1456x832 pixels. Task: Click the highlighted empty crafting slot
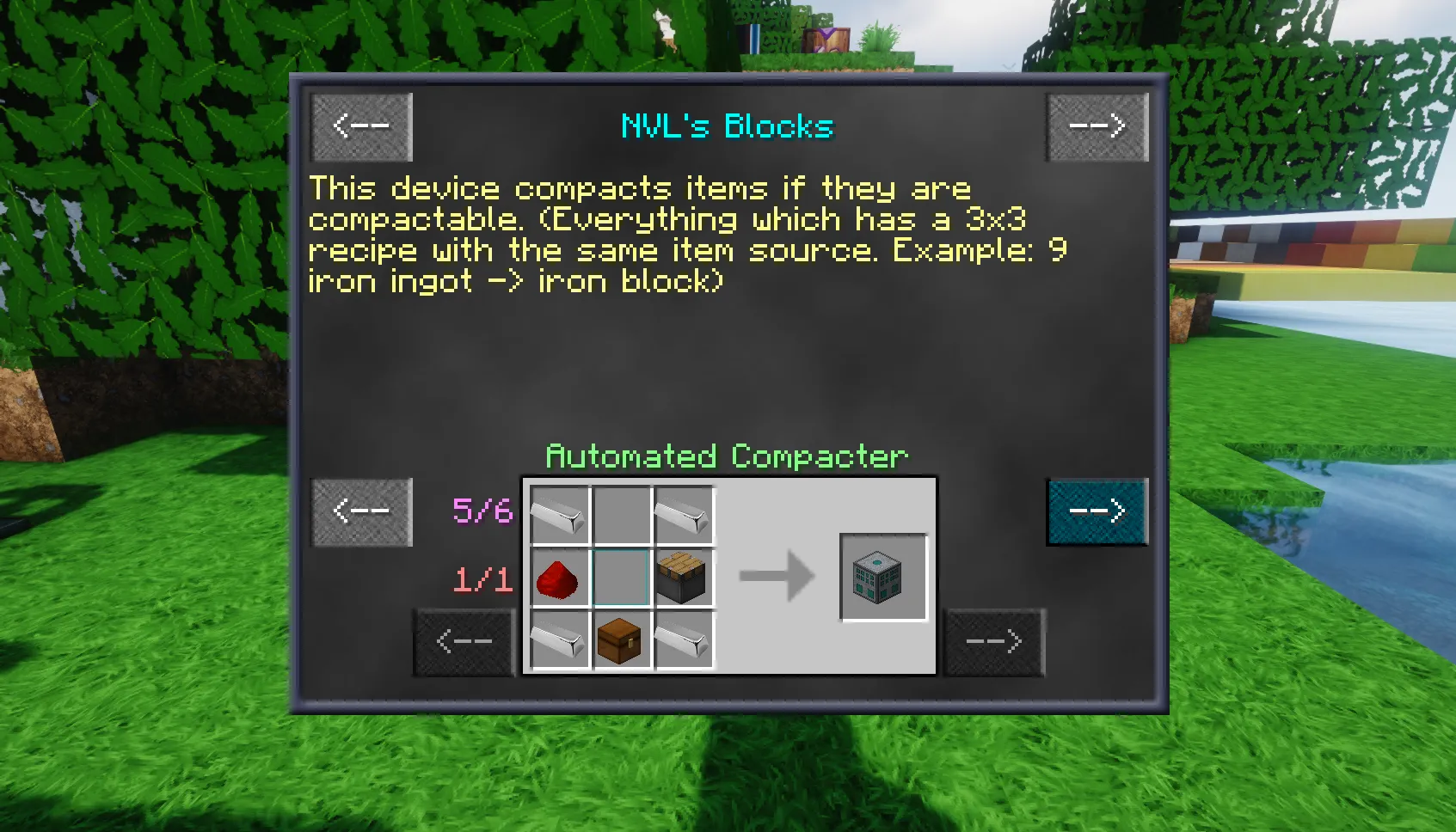[x=621, y=578]
